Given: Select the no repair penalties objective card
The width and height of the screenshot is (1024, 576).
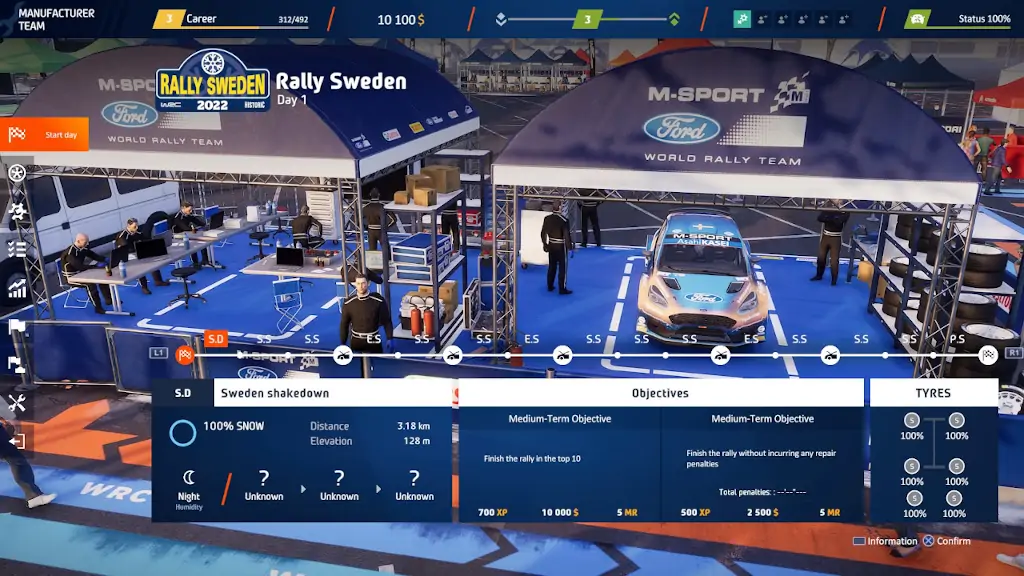Looking at the screenshot, I should [x=762, y=464].
